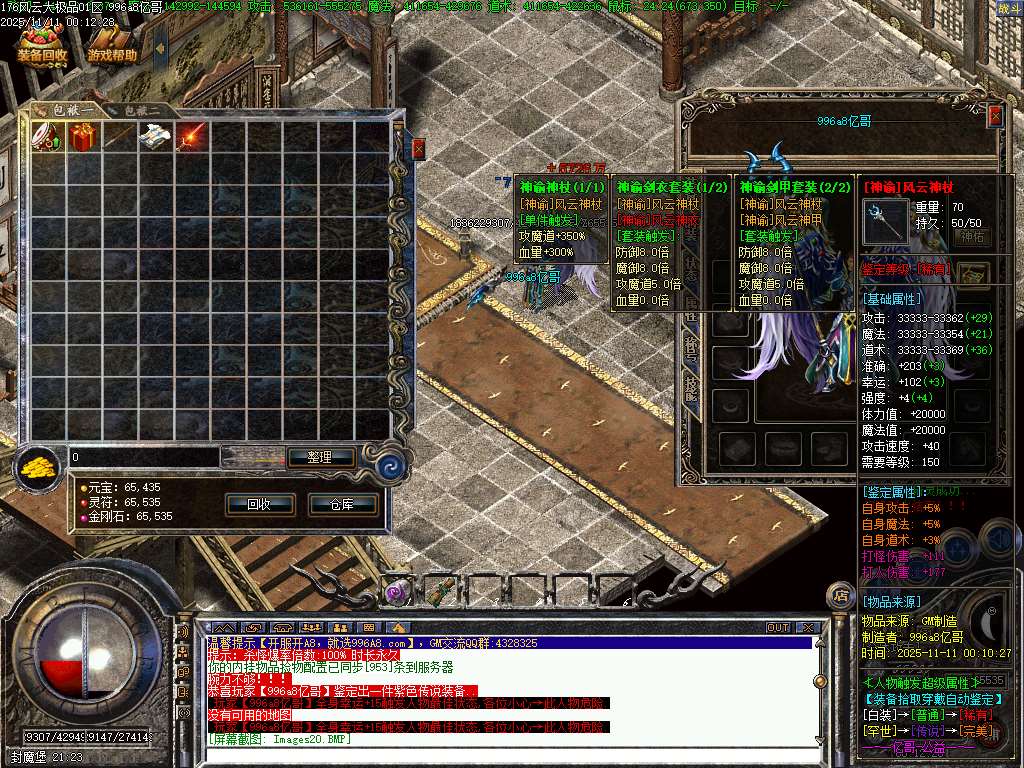Use the purple orb in the quick bar

[398, 592]
